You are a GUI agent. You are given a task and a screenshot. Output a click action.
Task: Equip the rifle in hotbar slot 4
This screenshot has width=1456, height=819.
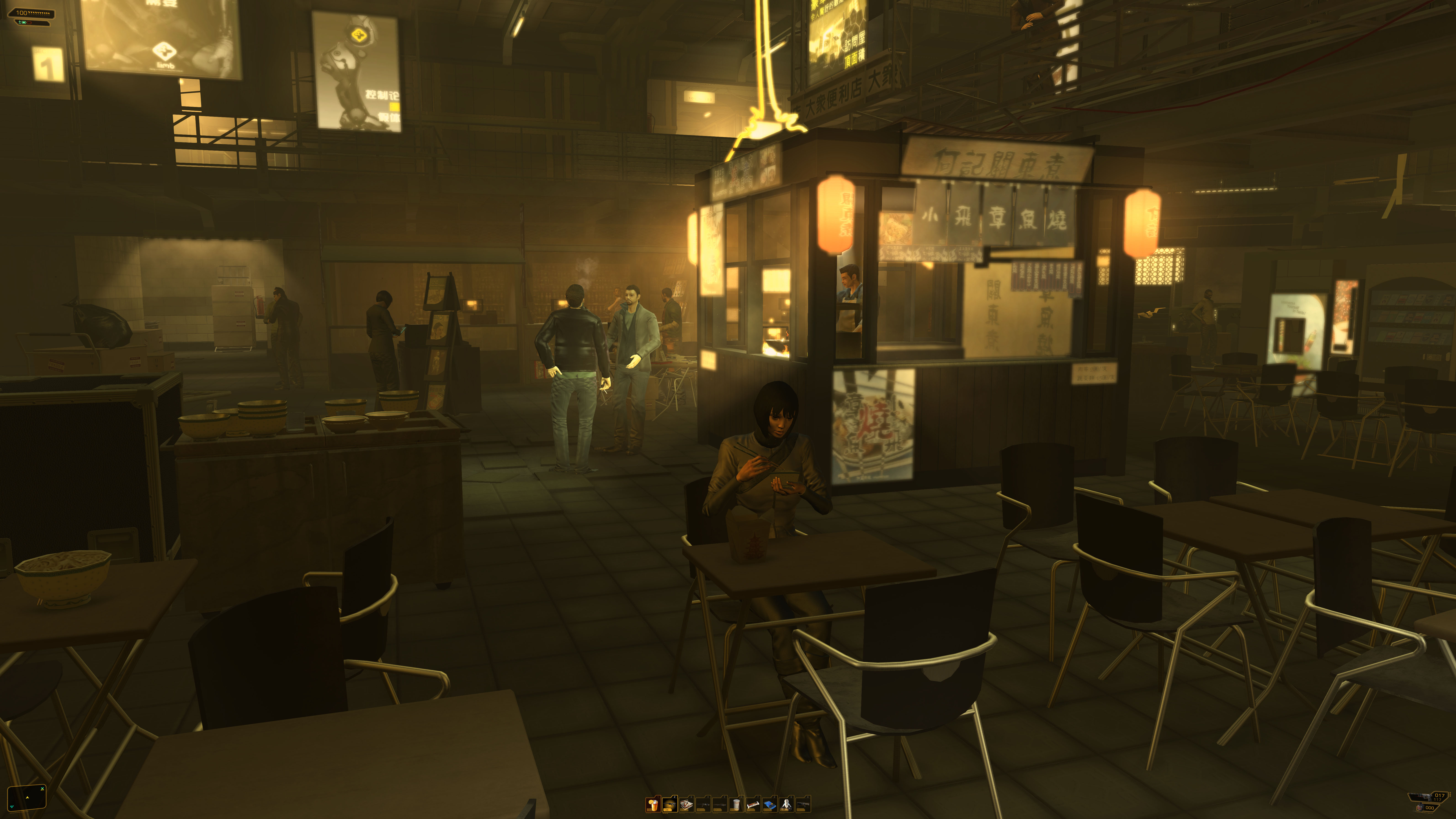703,804
